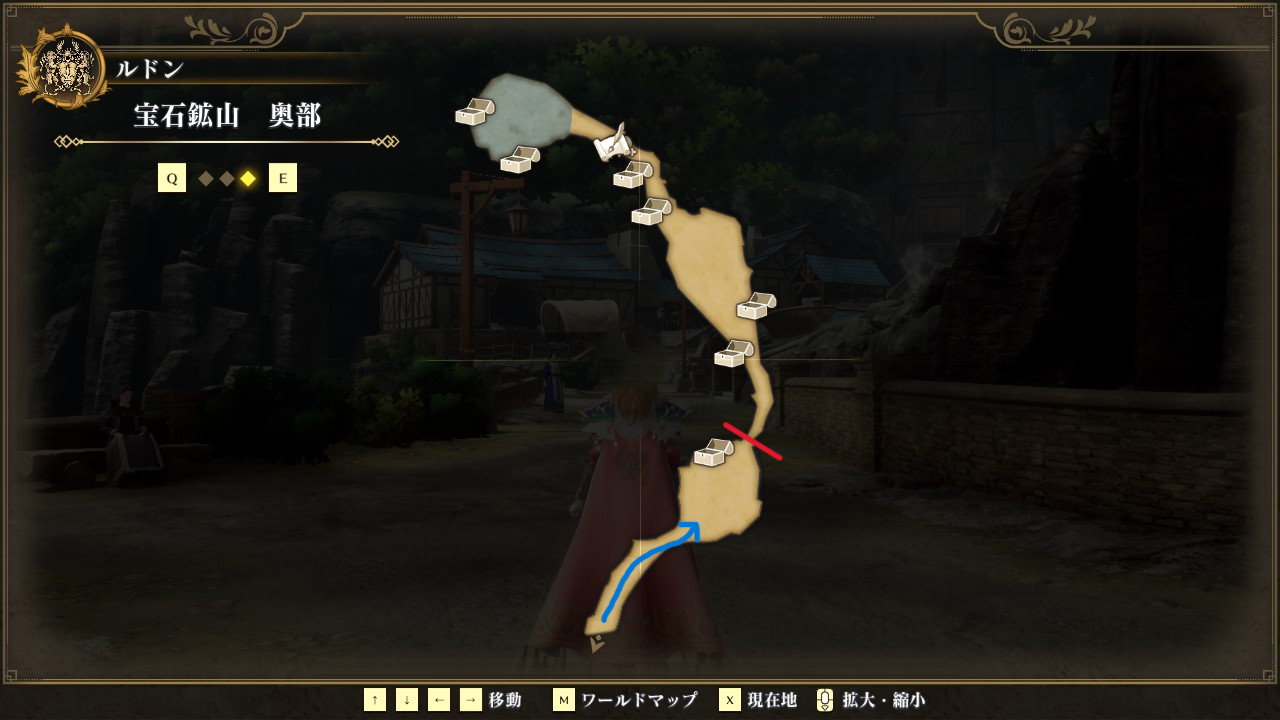Click the Rudon crest emblem
1280x720 pixels.
pyautogui.click(x=65, y=66)
